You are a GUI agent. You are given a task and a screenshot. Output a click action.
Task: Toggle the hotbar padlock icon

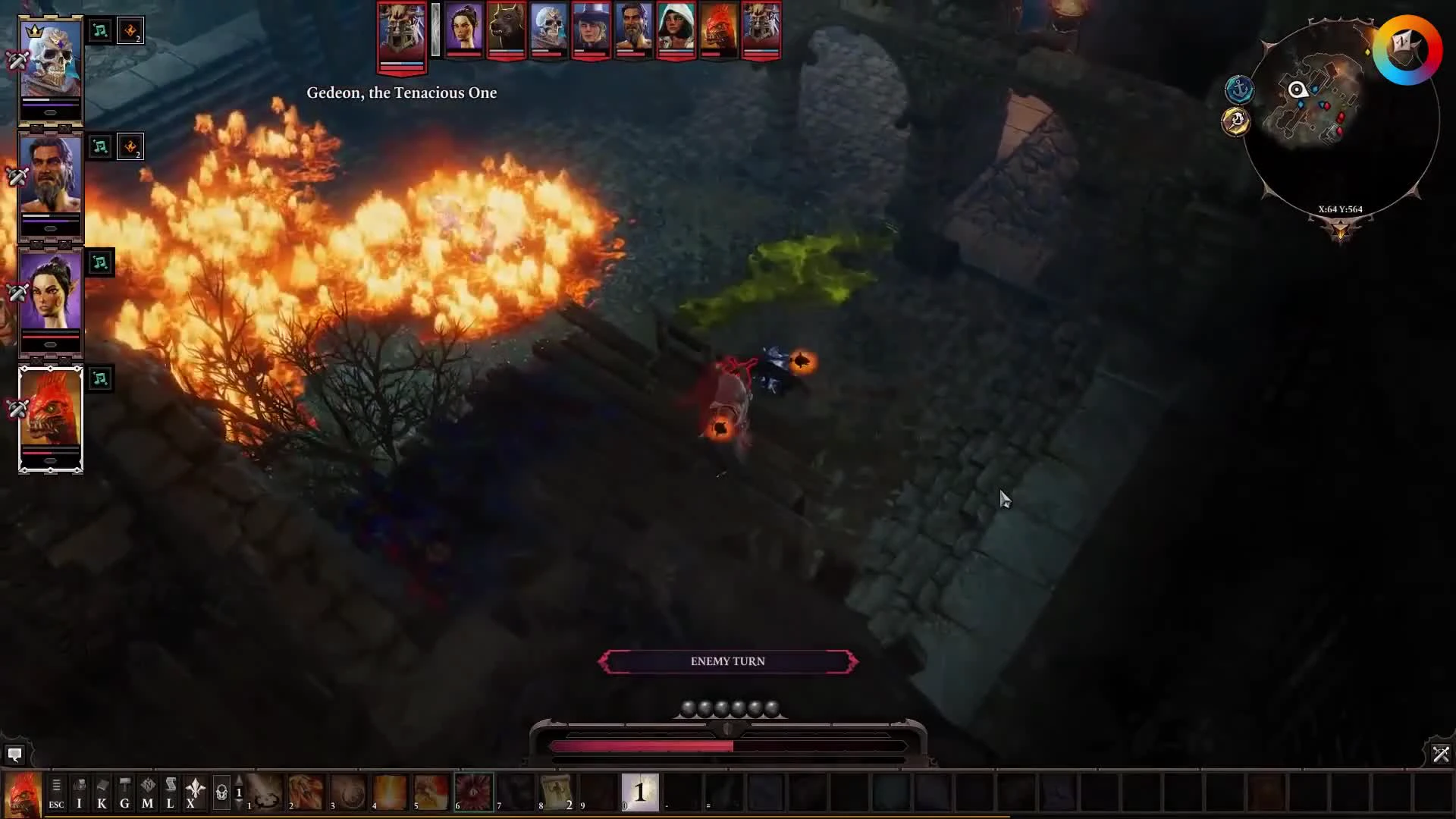(221, 793)
